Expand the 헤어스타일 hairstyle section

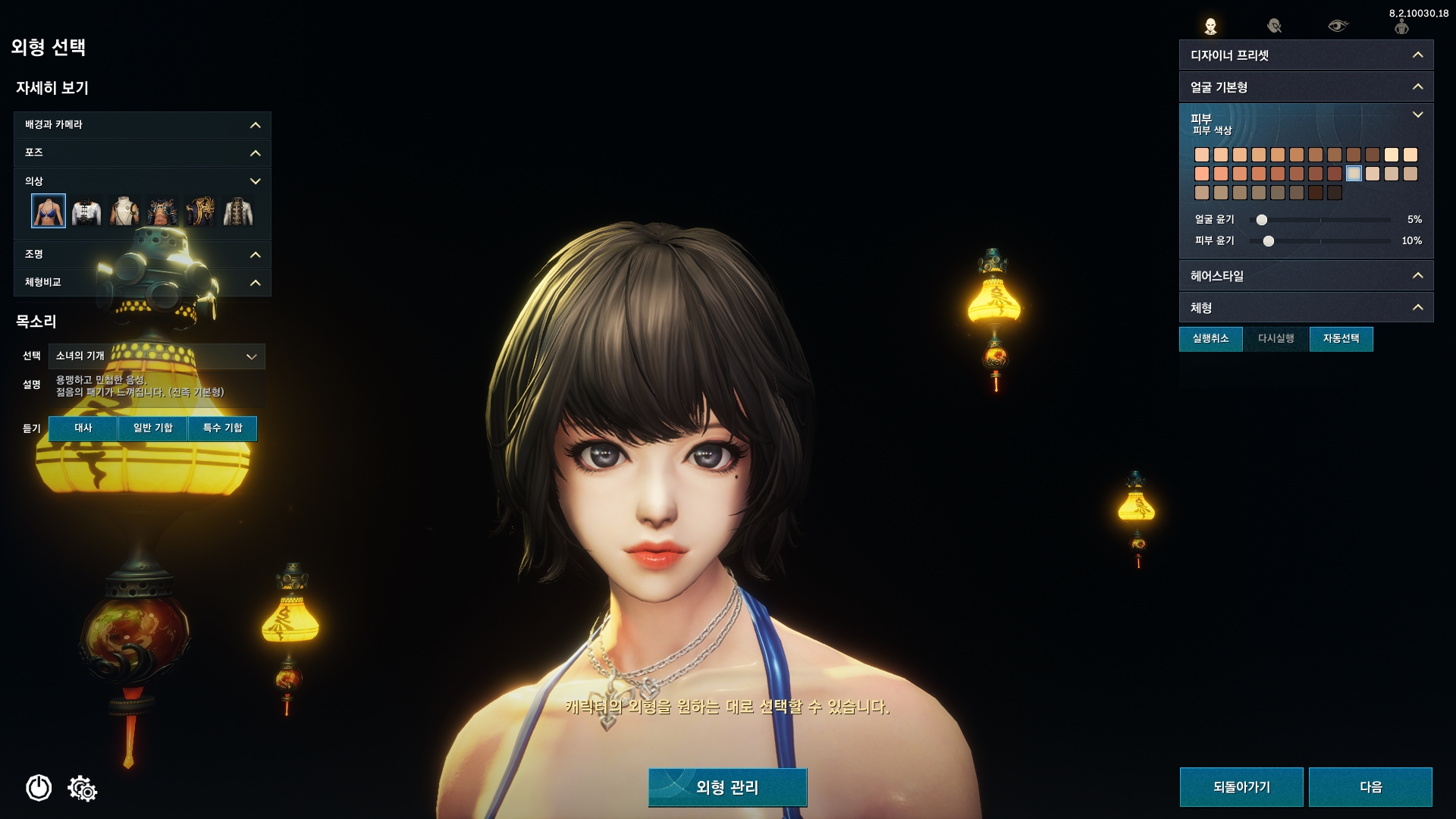pyautogui.click(x=1305, y=276)
